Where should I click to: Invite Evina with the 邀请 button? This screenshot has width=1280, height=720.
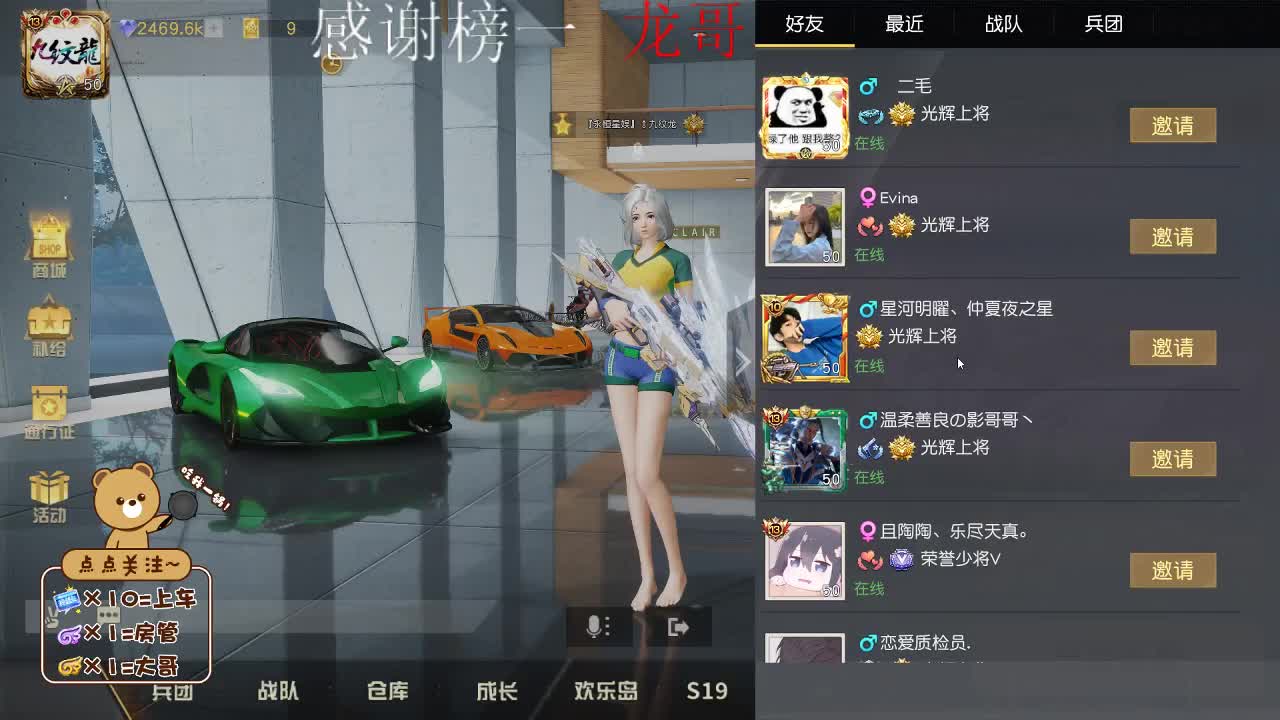(x=1174, y=237)
